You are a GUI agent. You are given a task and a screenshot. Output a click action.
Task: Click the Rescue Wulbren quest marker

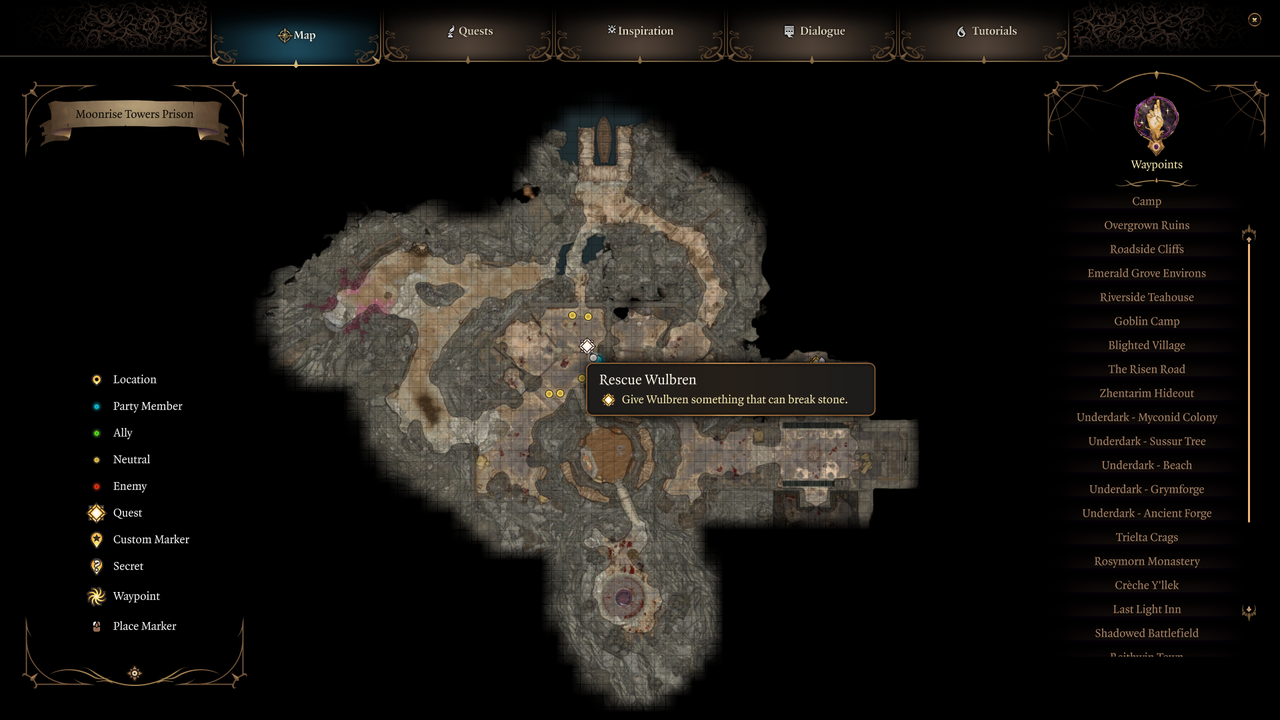coord(587,346)
